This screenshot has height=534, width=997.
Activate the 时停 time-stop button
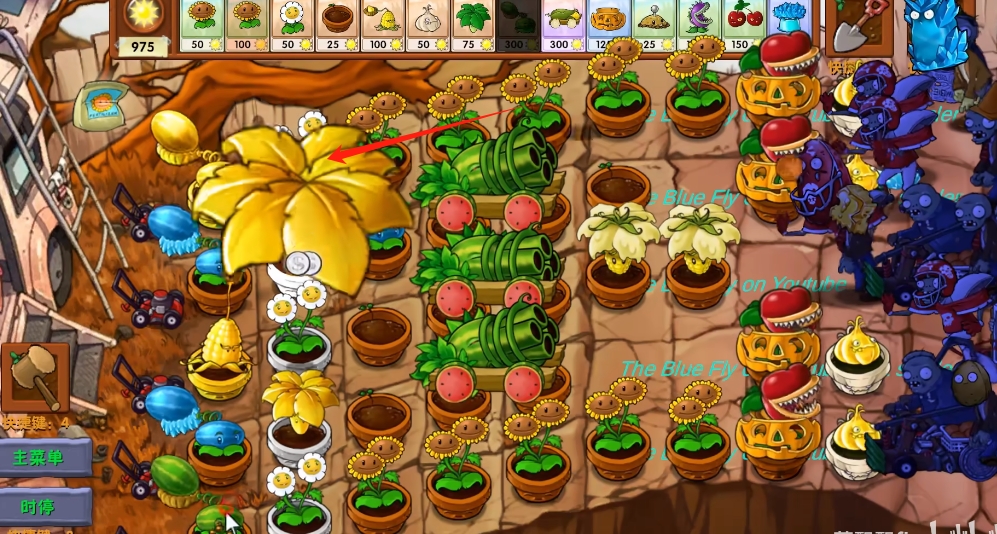(x=43, y=506)
